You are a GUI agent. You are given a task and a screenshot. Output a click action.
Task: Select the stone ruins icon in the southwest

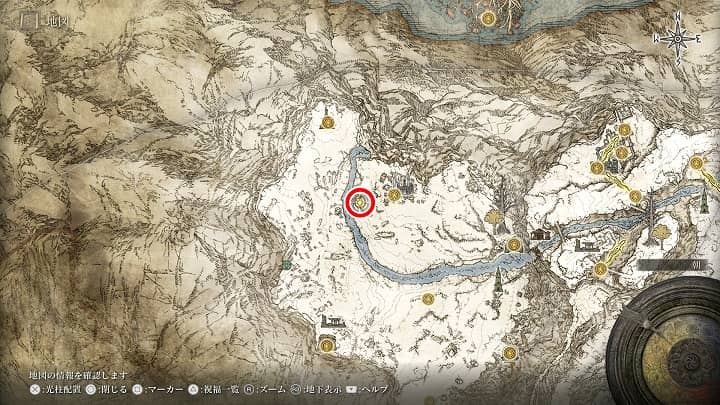coord(329,323)
